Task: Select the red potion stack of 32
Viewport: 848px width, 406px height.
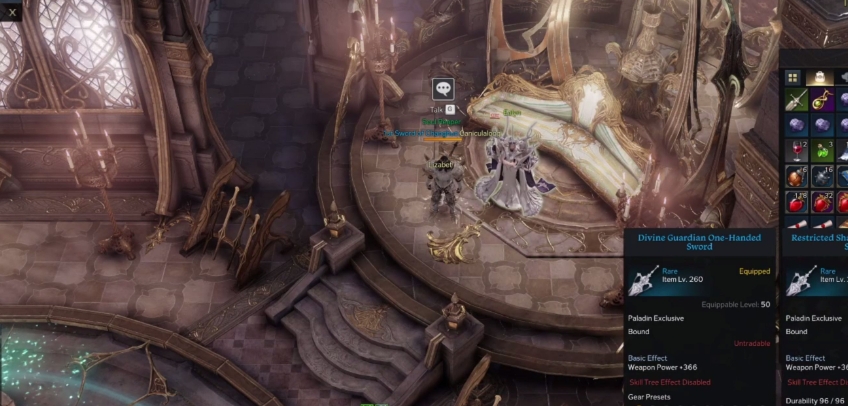Action: tap(821, 203)
